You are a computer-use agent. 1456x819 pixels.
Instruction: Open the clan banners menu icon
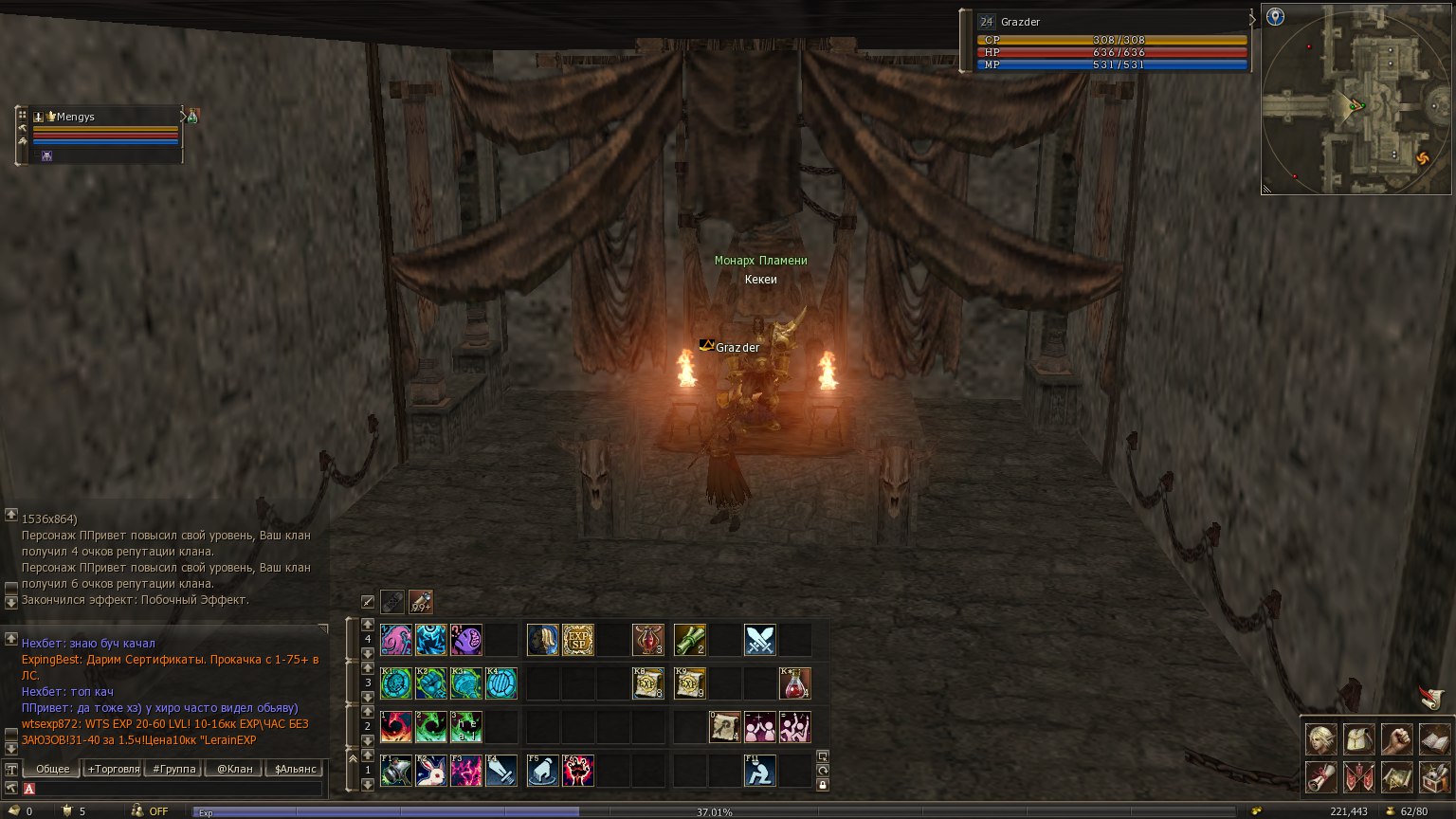point(1359,777)
